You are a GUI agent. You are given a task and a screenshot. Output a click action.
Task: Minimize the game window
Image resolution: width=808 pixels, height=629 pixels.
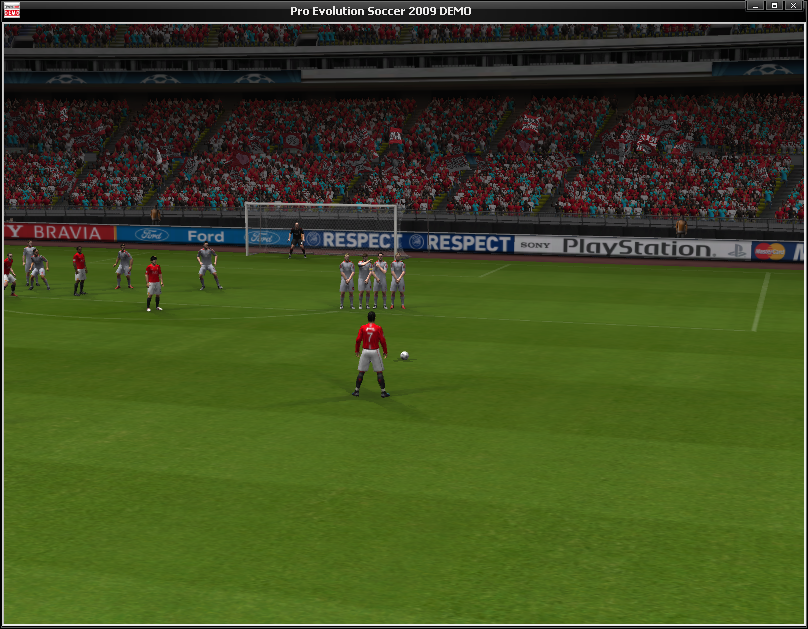[756, 6]
